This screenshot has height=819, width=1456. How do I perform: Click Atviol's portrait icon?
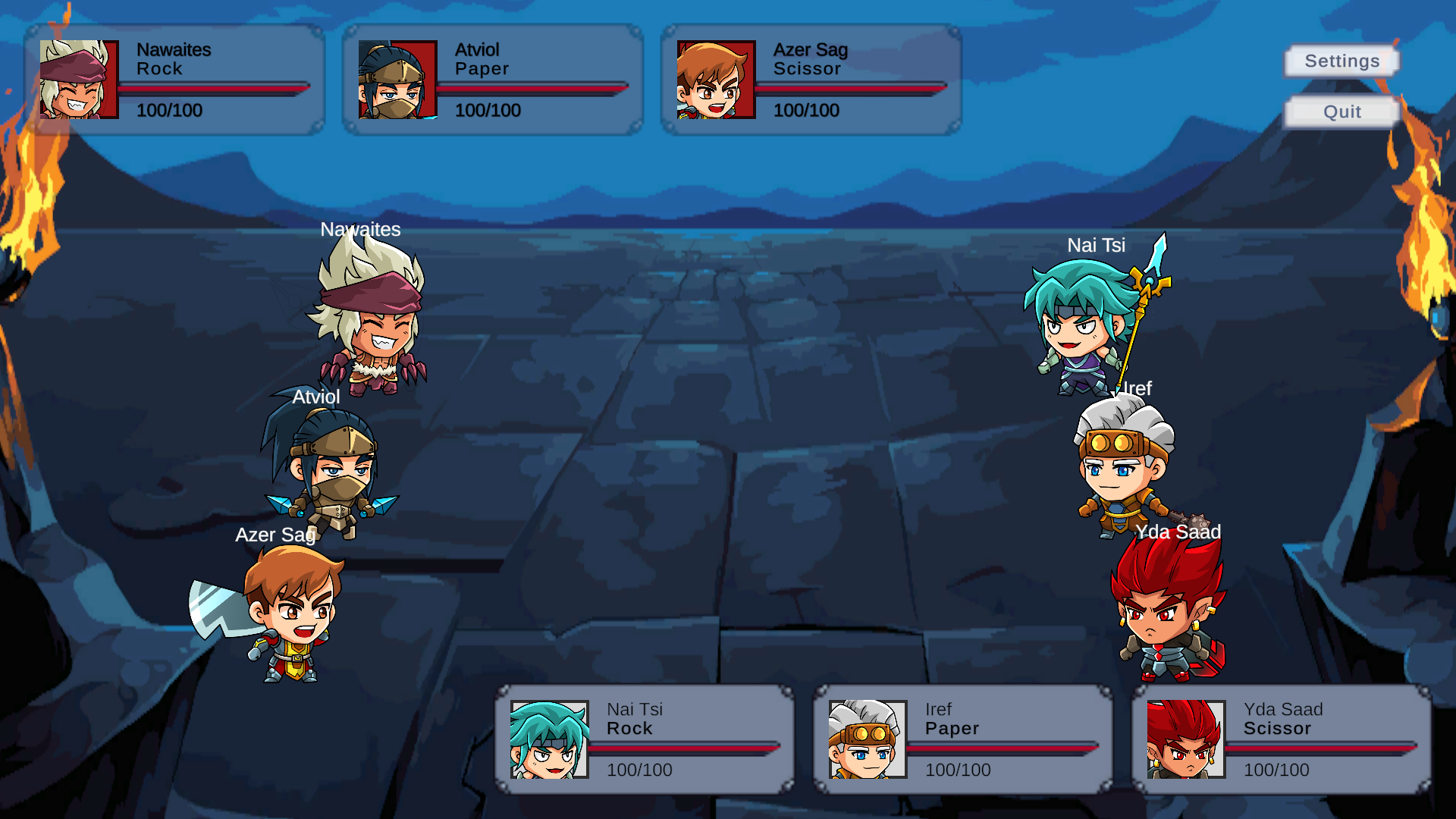click(x=397, y=79)
